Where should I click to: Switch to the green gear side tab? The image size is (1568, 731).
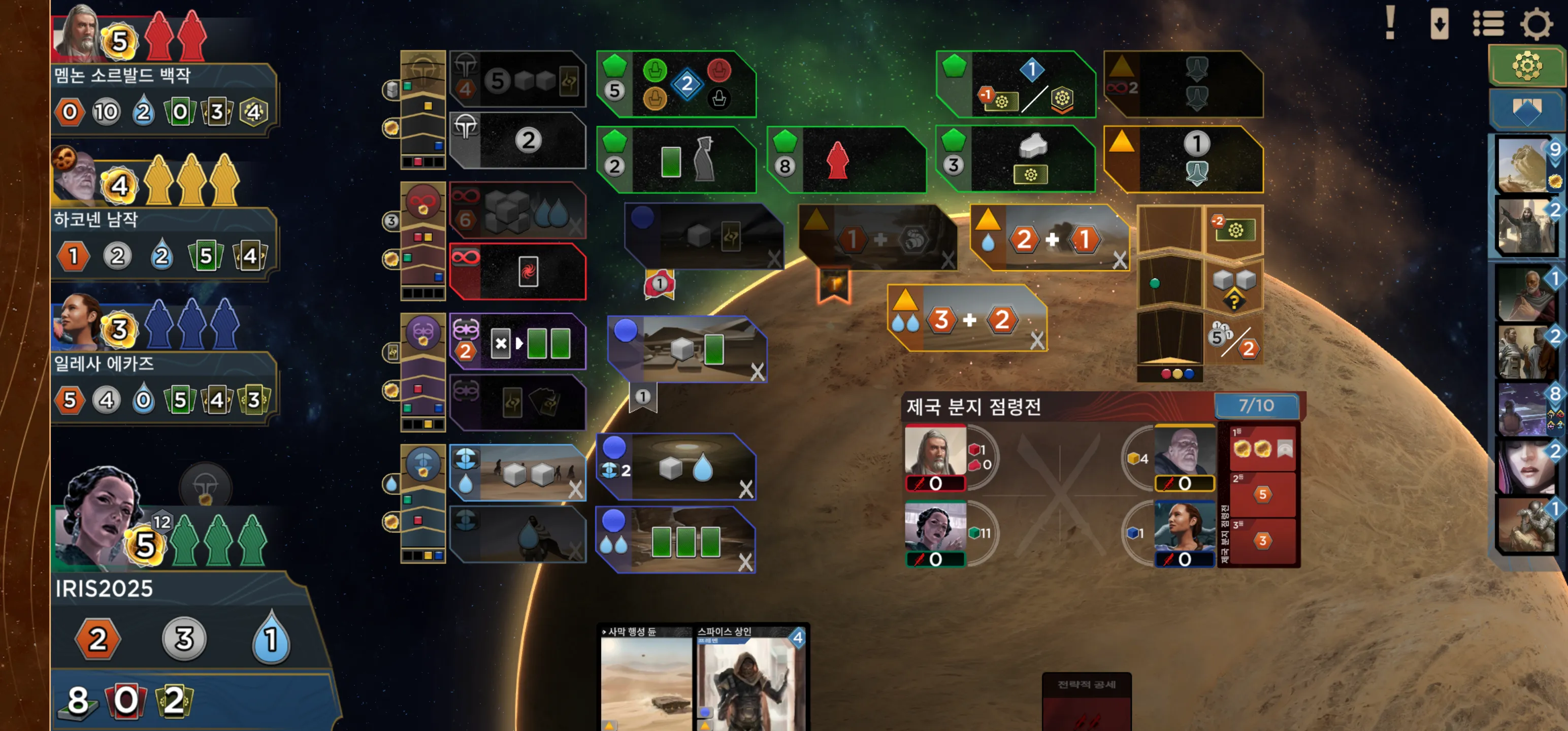pos(1526,65)
